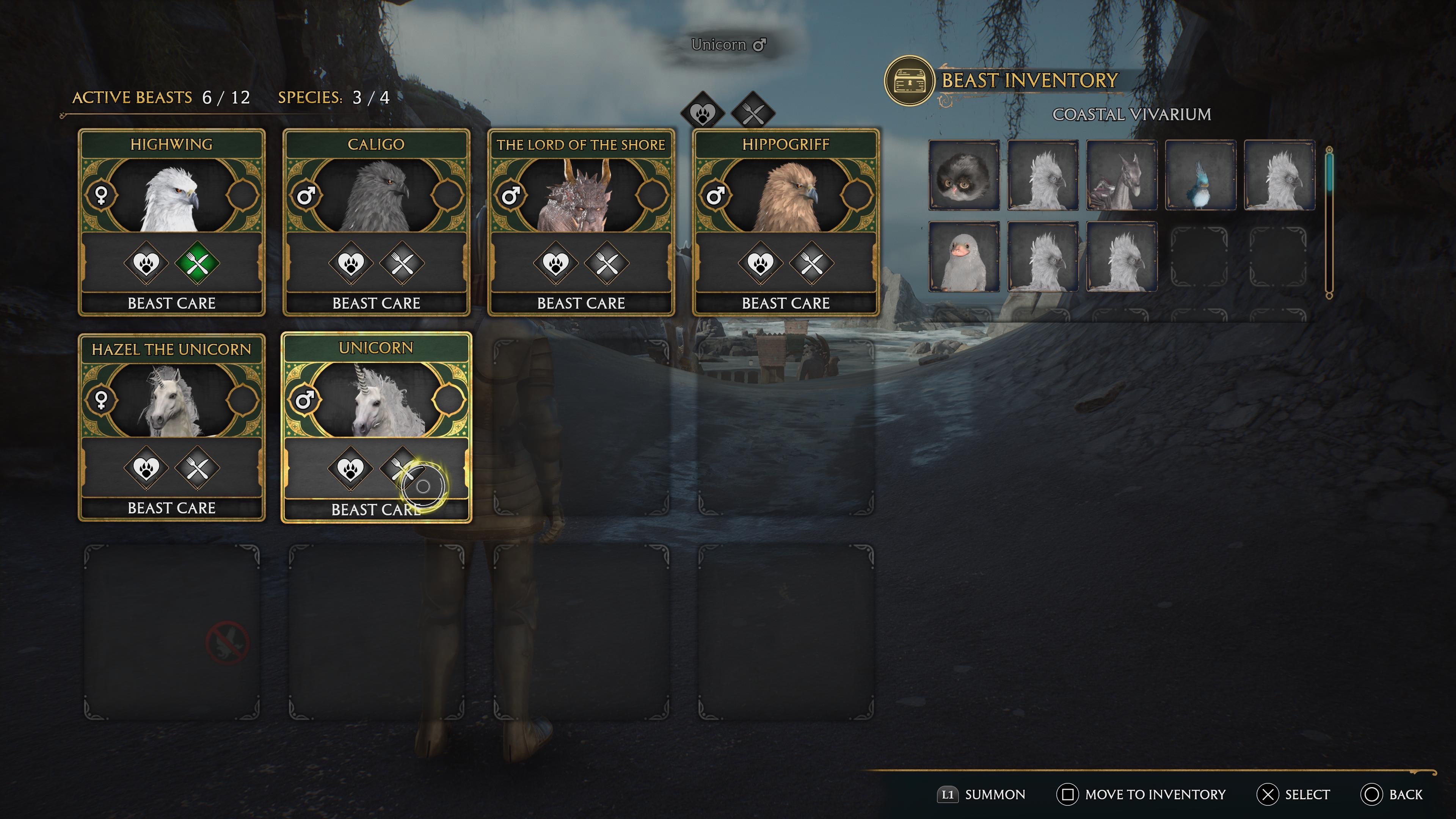
Task: Pick the Hazel the Unicorn portrait
Action: click(x=171, y=401)
